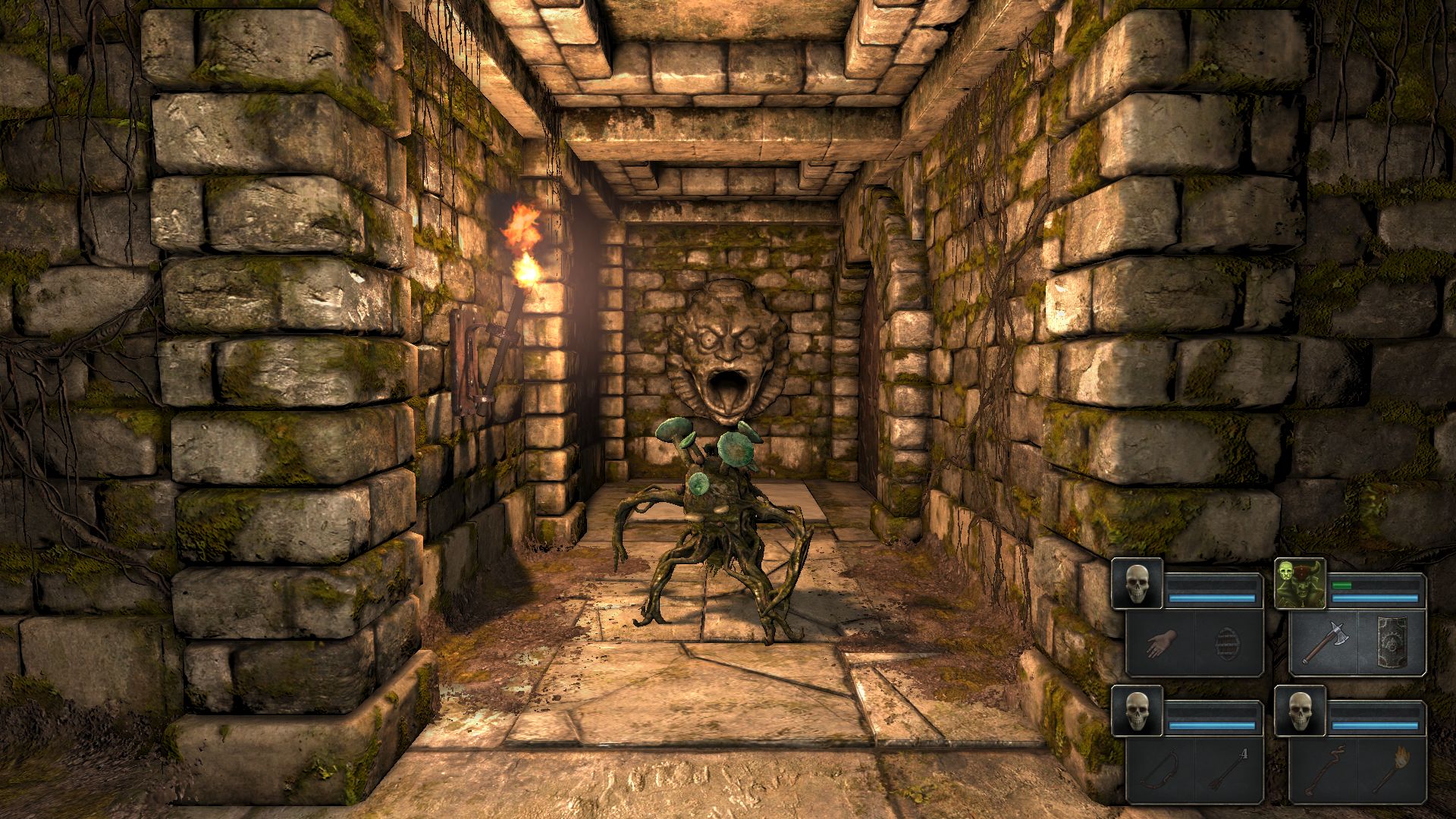1456x819 pixels.
Task: Click the bottom-left skull portrait
Action: tap(1136, 709)
